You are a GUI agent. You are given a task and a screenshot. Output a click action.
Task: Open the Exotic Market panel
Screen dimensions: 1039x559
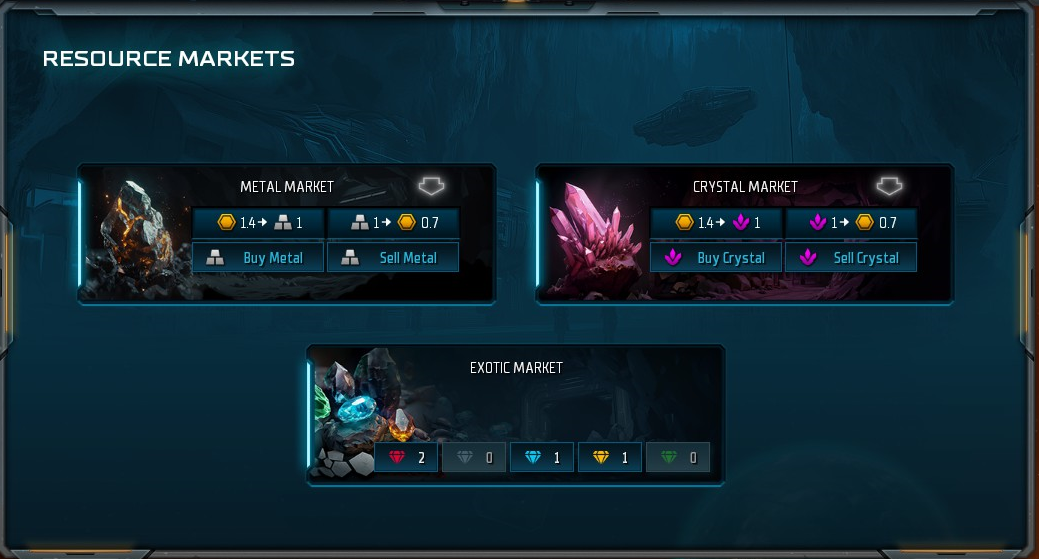tap(516, 368)
